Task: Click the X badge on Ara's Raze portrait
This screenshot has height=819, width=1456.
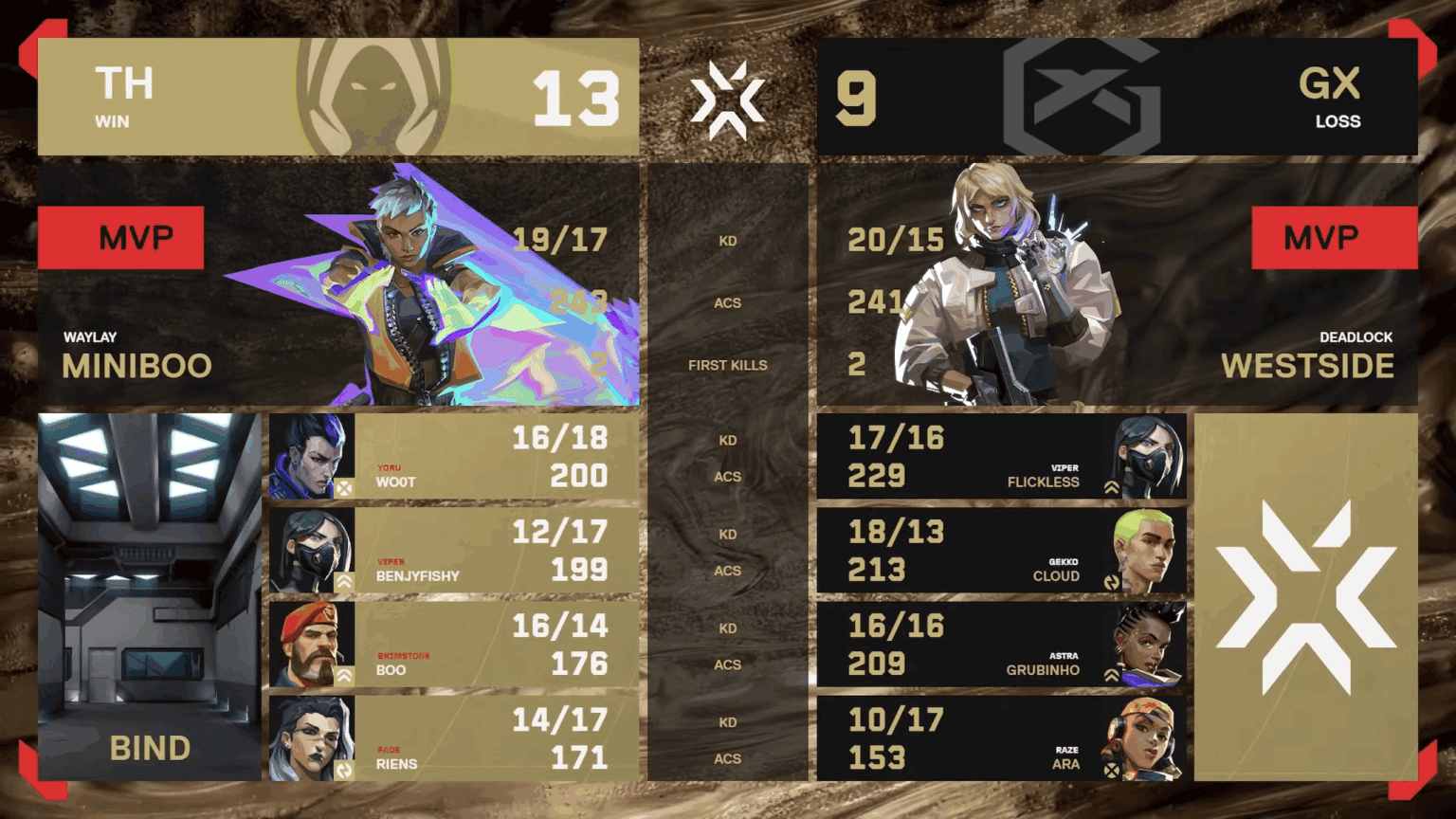Action: click(x=1111, y=770)
